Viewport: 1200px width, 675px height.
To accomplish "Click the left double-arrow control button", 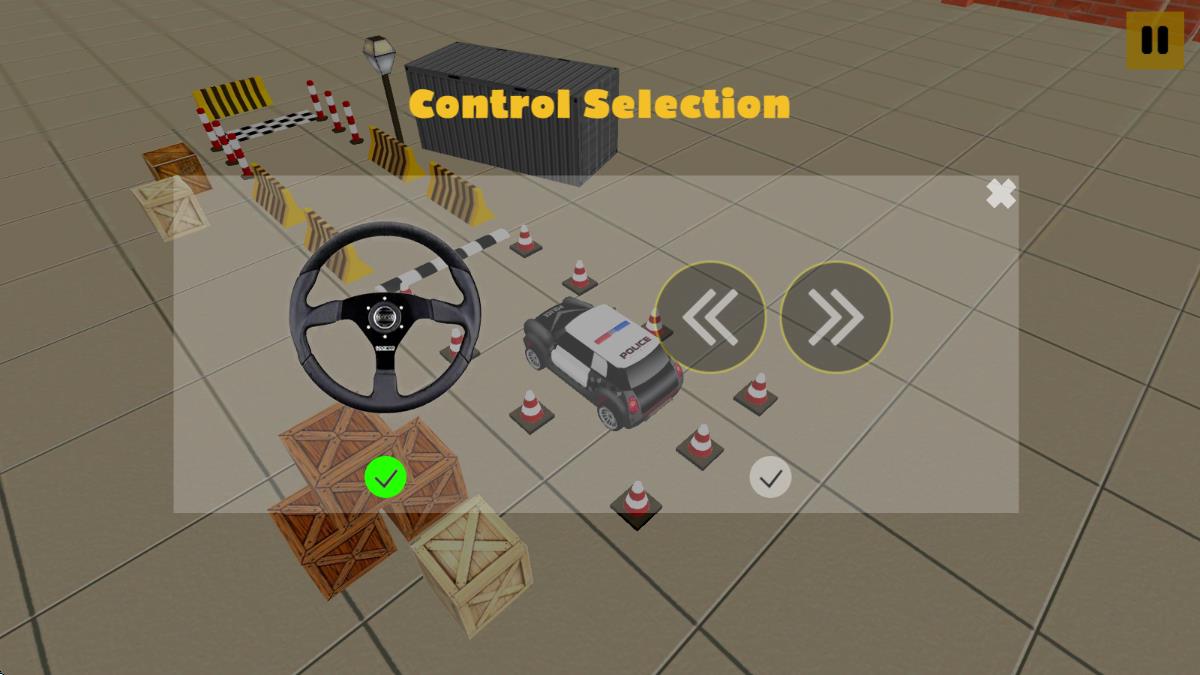I will (710, 317).
